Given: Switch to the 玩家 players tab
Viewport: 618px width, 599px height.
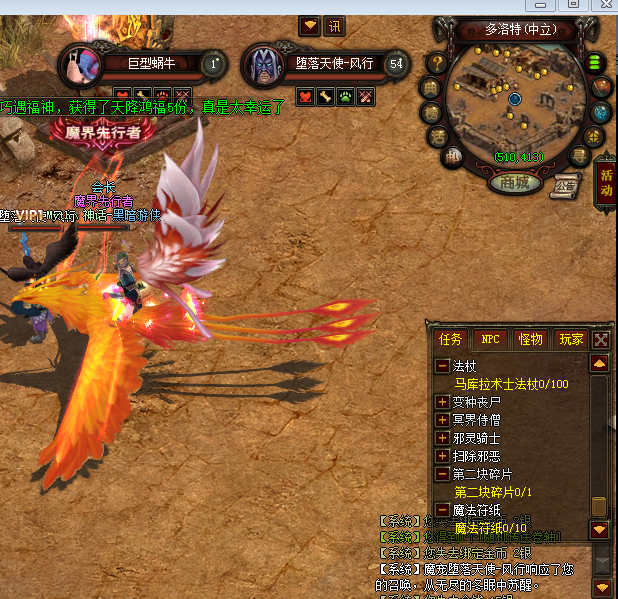Looking at the screenshot, I should [571, 339].
